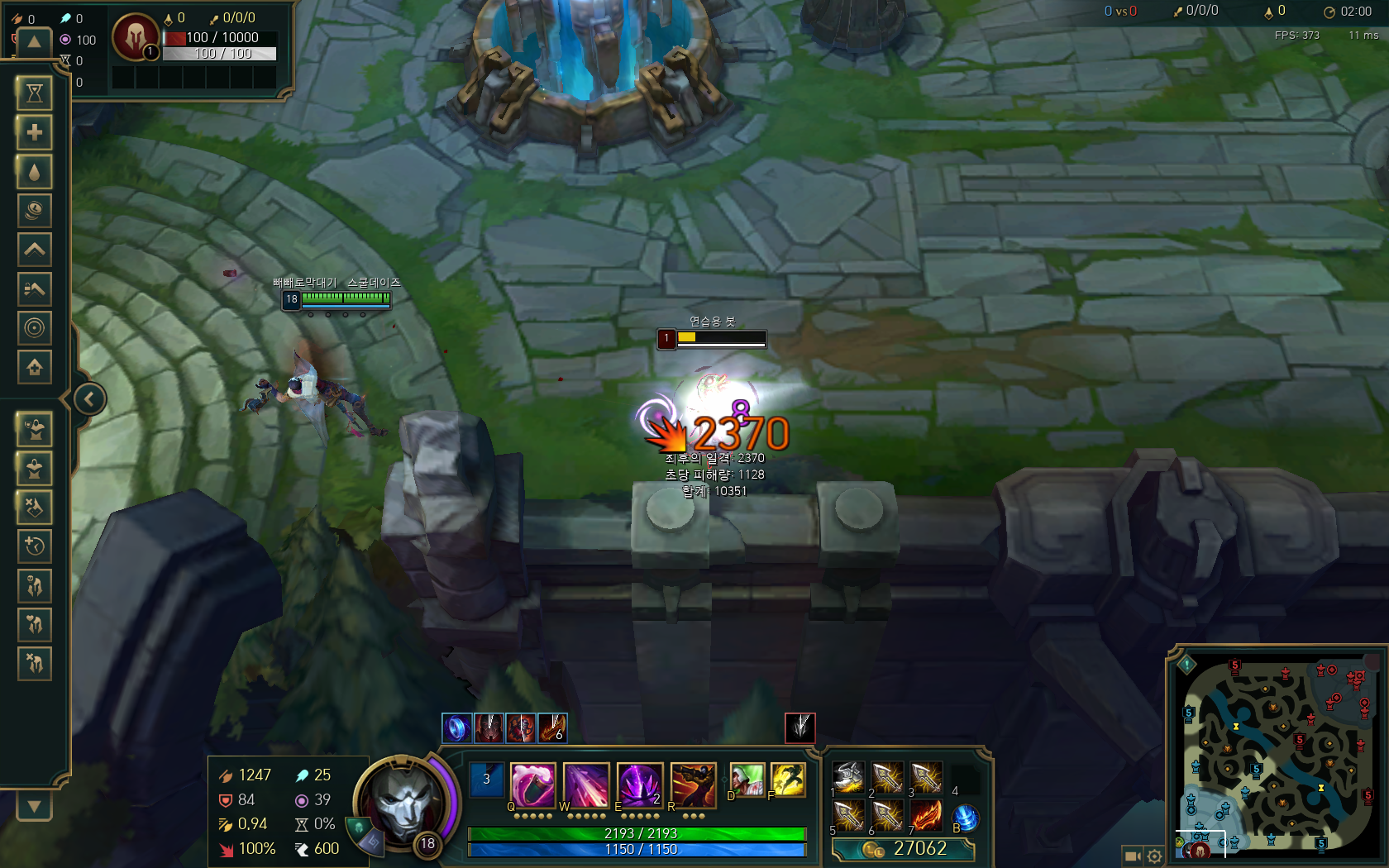Click the add-gold plus icon in sidebar

pyautogui.click(x=34, y=132)
